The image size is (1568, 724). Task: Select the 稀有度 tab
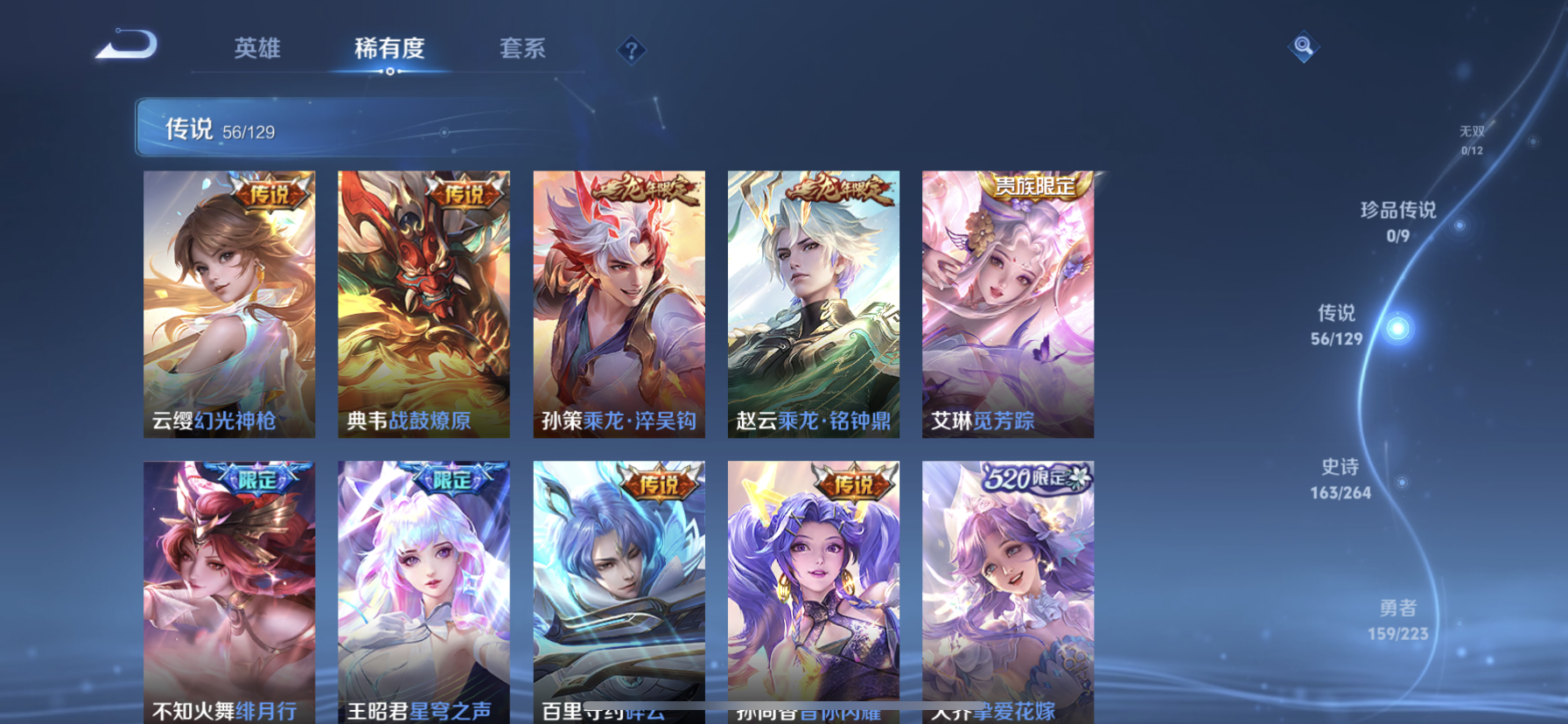pyautogui.click(x=389, y=48)
